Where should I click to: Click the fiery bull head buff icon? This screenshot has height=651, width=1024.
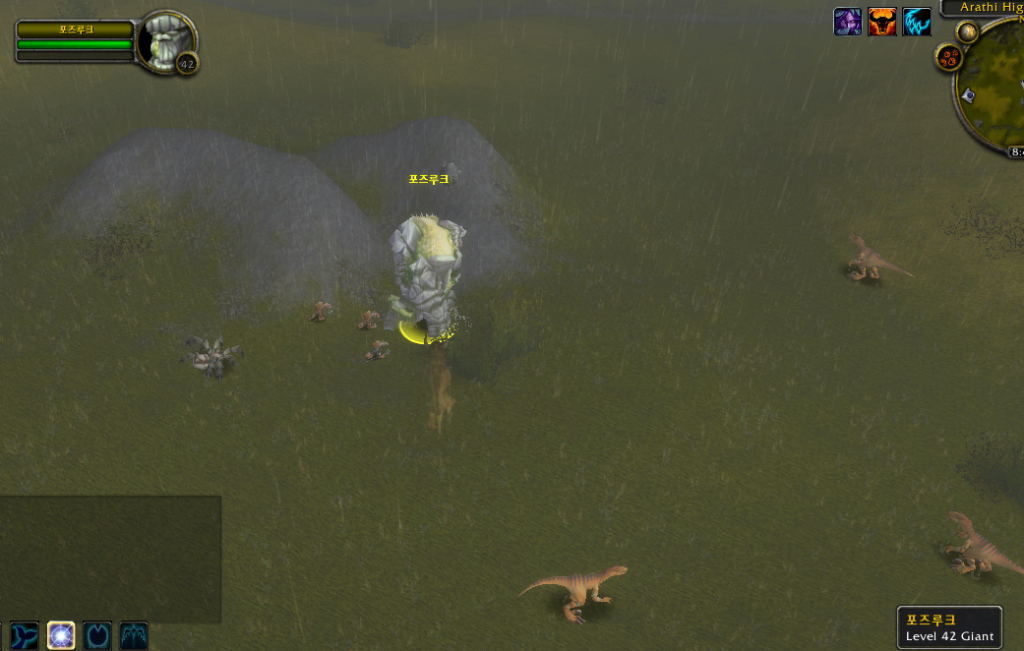(x=882, y=22)
